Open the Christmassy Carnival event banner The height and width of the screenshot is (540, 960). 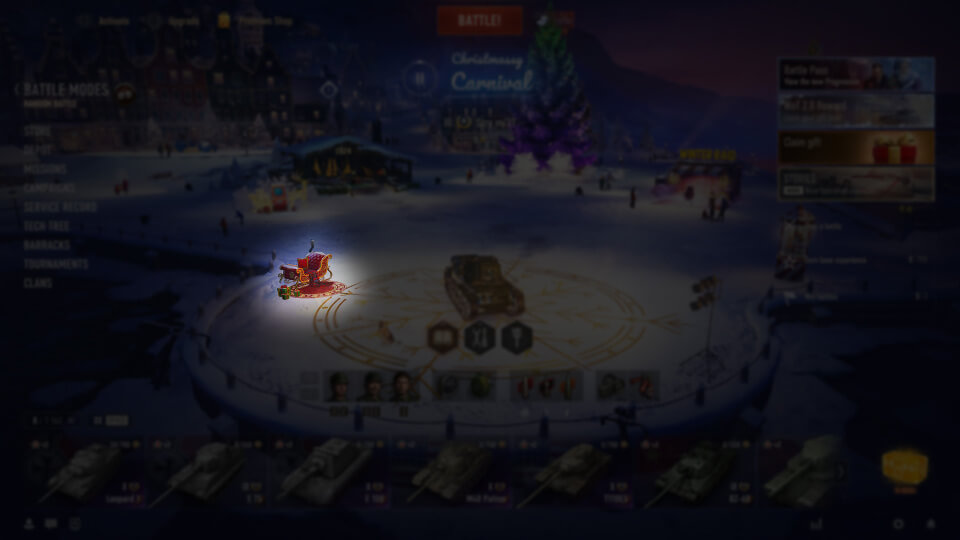(490, 76)
